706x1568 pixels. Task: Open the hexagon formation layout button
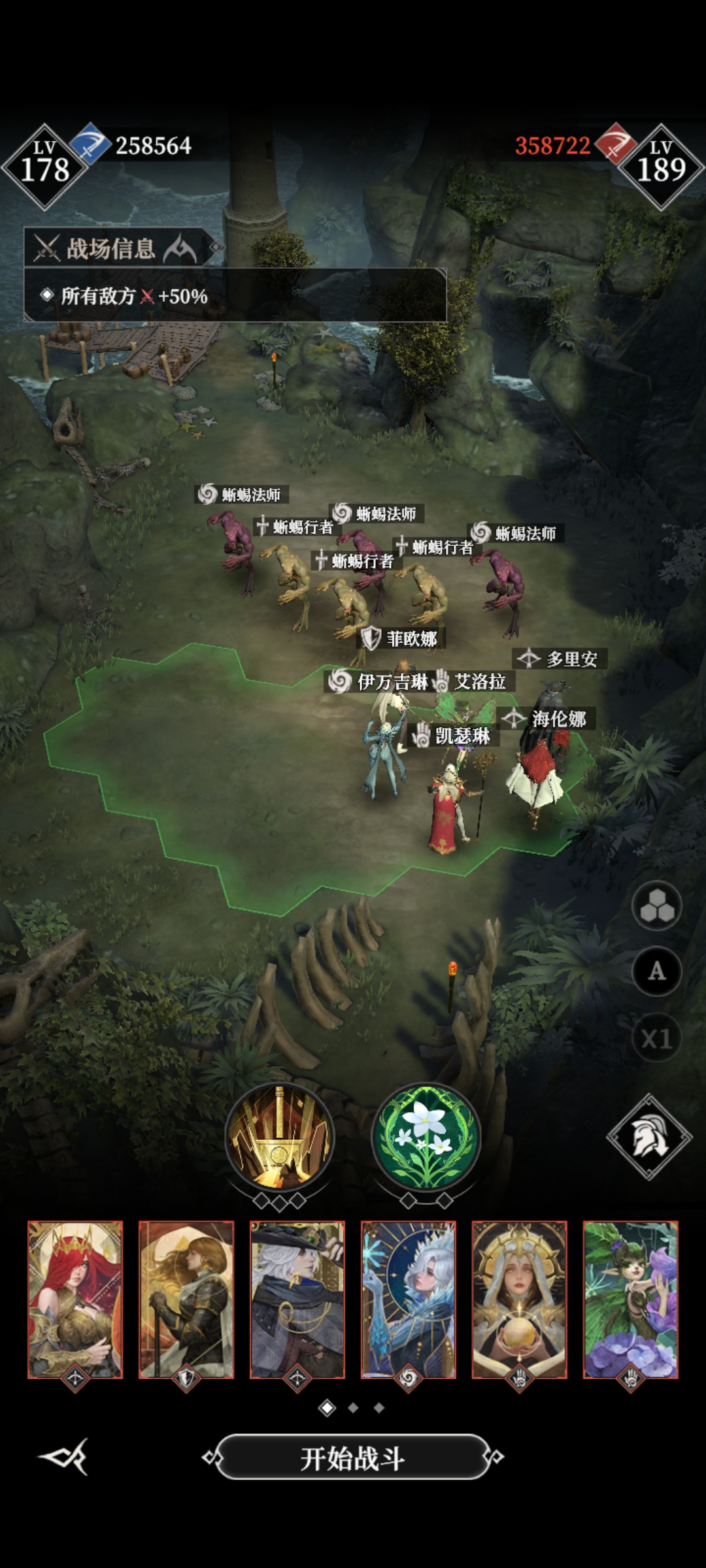[x=656, y=906]
